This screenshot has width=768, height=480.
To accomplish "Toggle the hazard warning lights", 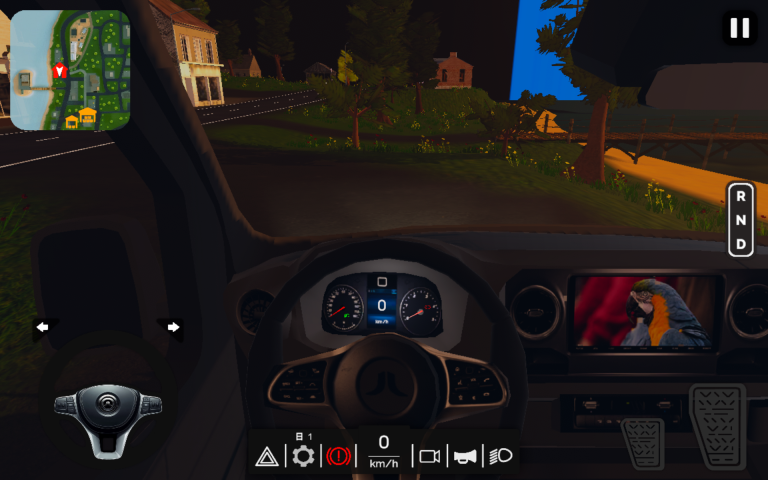I will [267, 457].
